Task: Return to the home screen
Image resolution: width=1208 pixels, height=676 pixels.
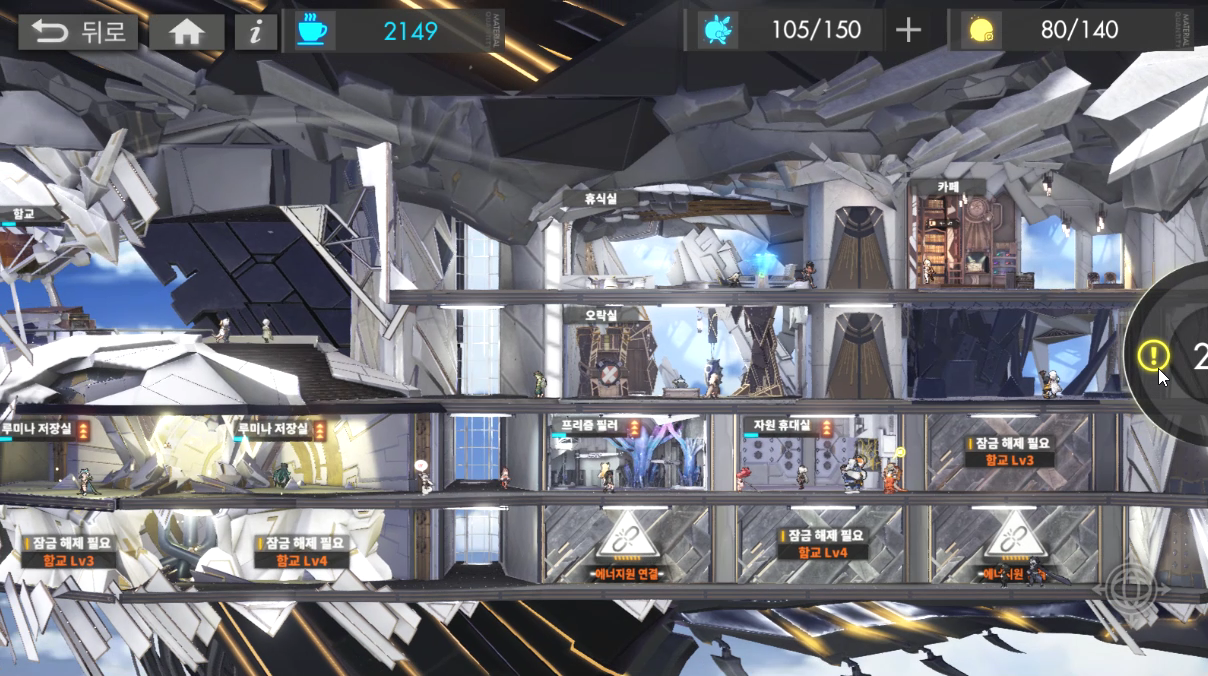Action: pyautogui.click(x=187, y=32)
